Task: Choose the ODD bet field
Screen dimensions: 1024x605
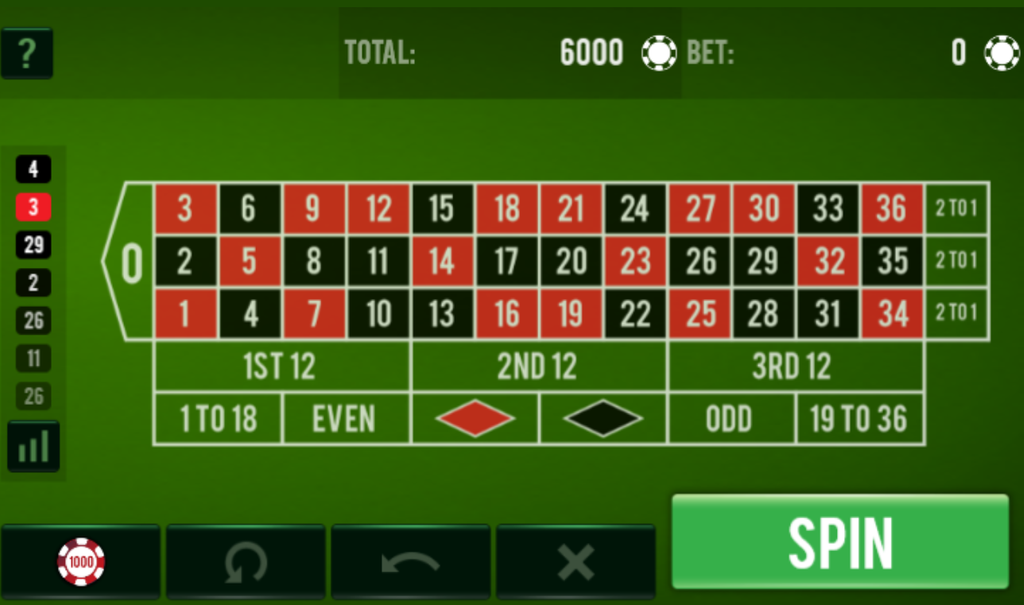Action: 730,419
